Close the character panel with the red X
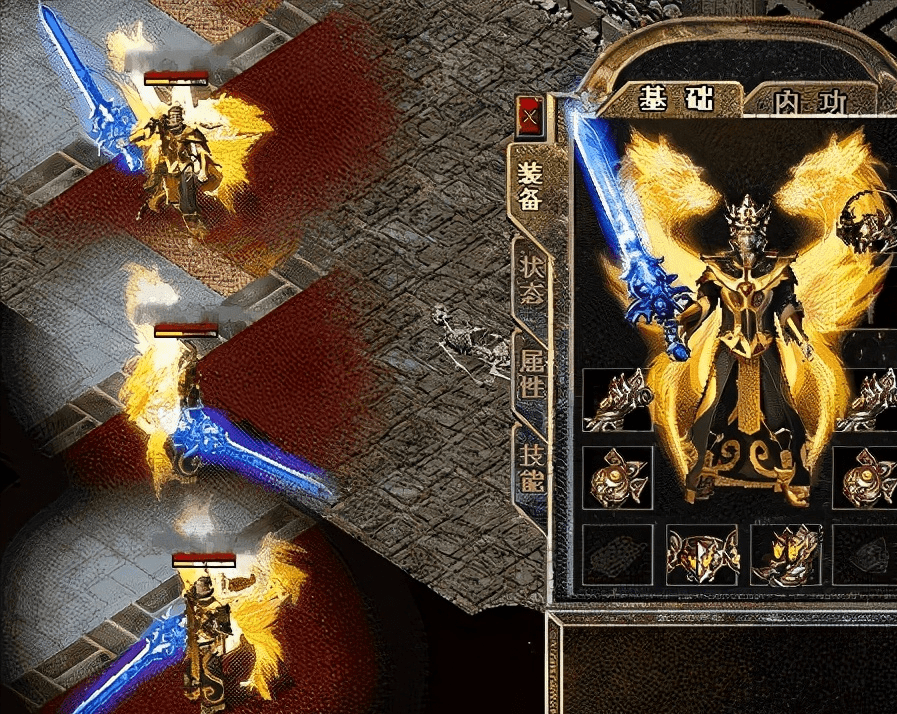The height and width of the screenshot is (714, 897). pos(529,117)
